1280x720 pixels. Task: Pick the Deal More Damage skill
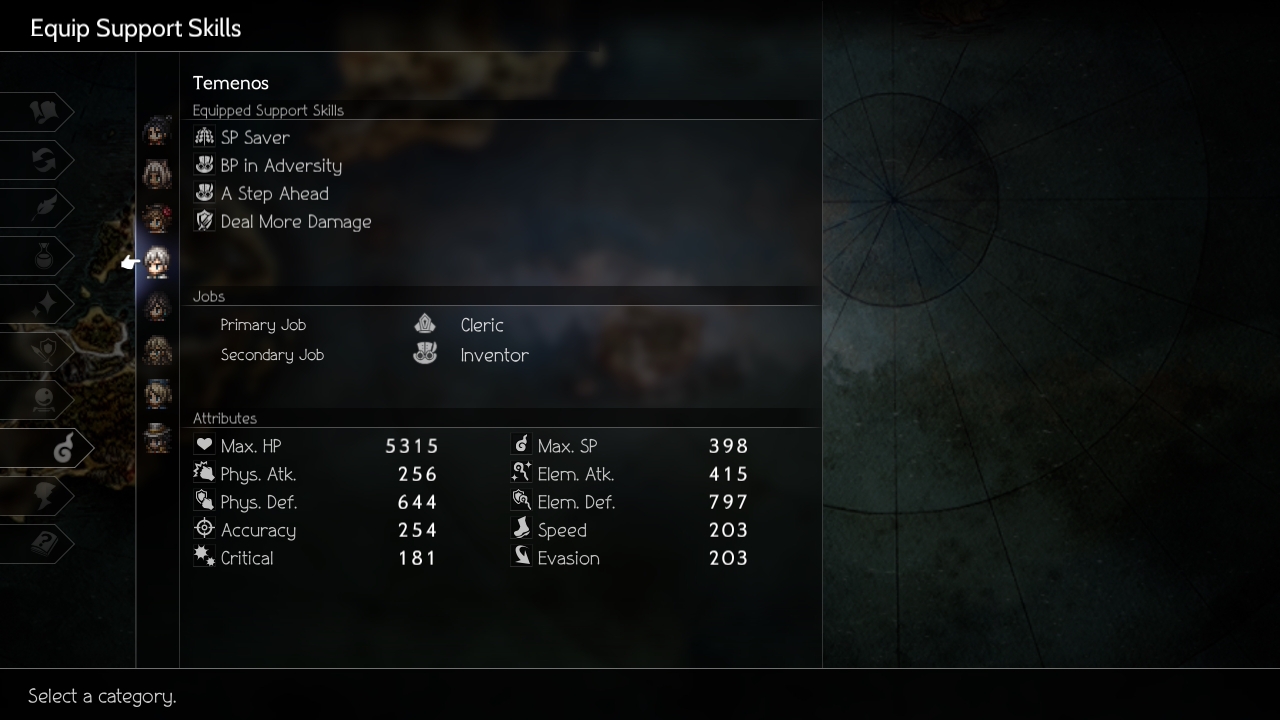pos(295,222)
